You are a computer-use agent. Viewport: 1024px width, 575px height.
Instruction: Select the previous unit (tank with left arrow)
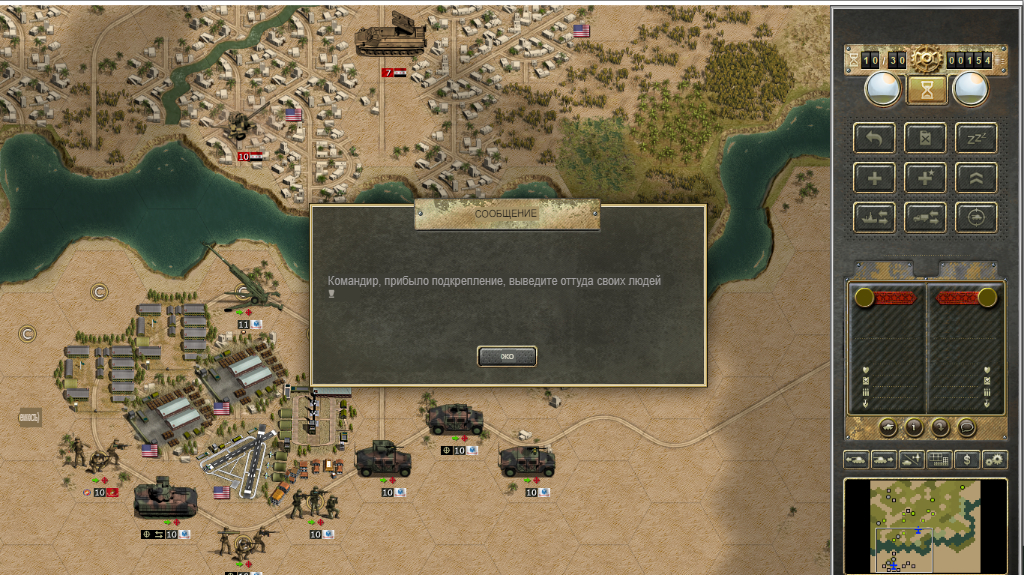857,459
